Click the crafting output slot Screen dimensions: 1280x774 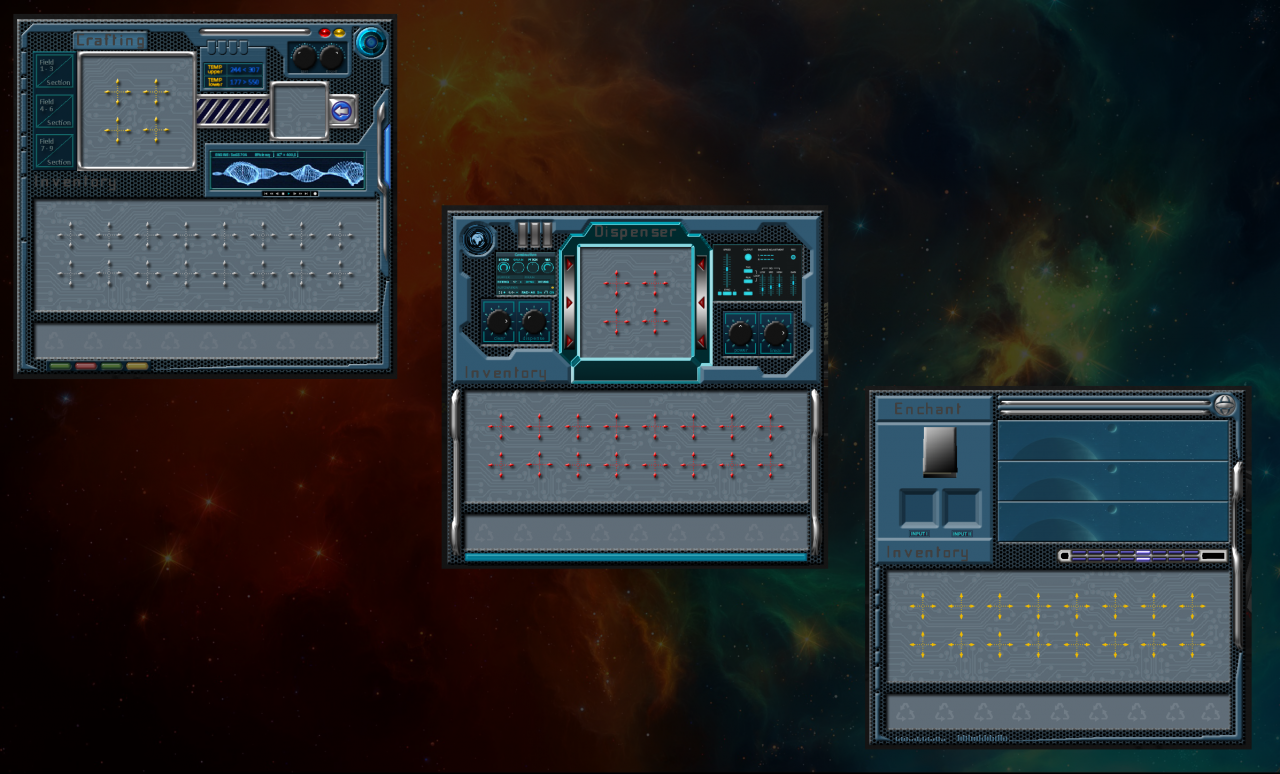point(299,110)
